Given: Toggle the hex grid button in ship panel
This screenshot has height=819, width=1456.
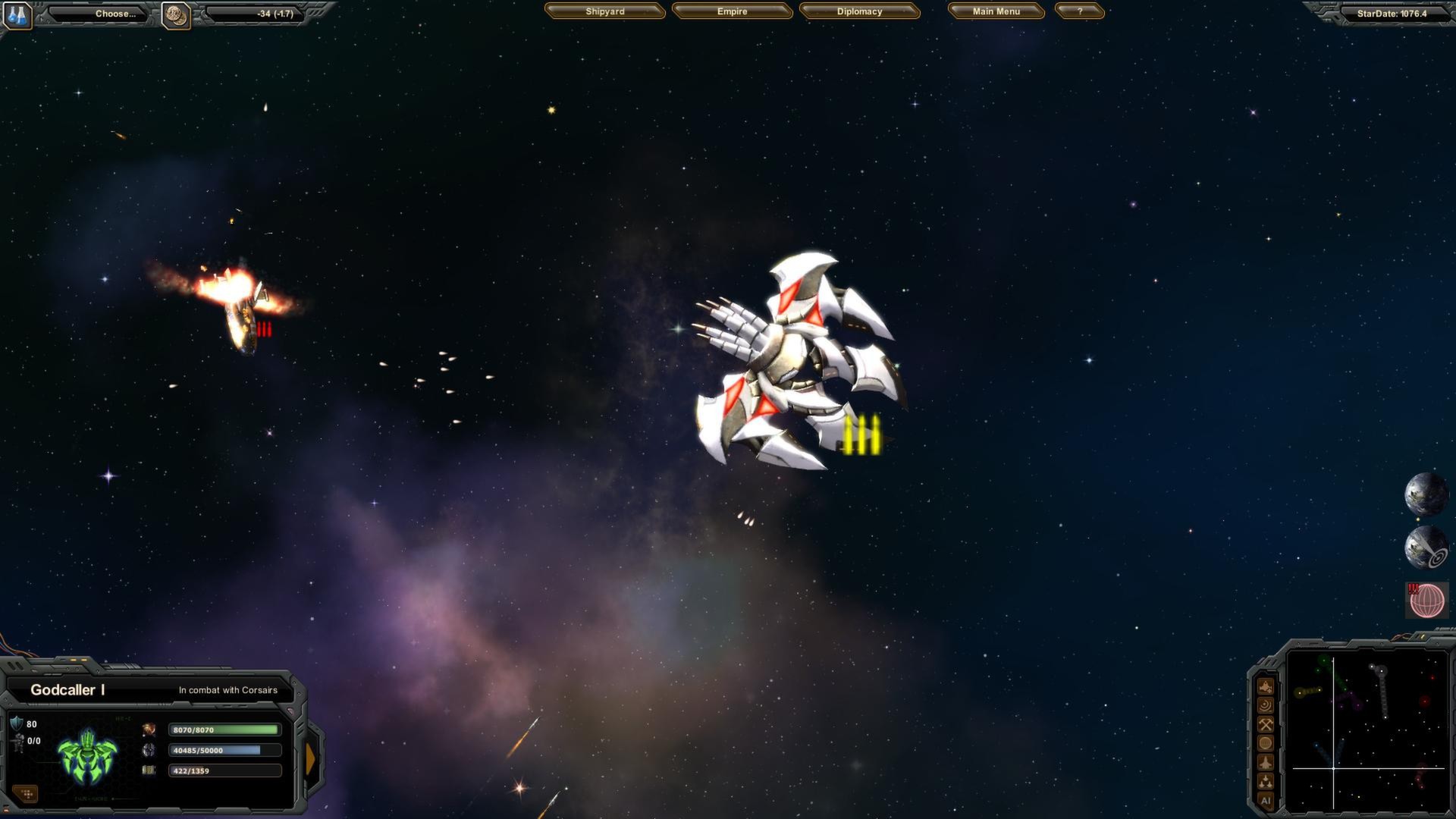Looking at the screenshot, I should click(26, 793).
